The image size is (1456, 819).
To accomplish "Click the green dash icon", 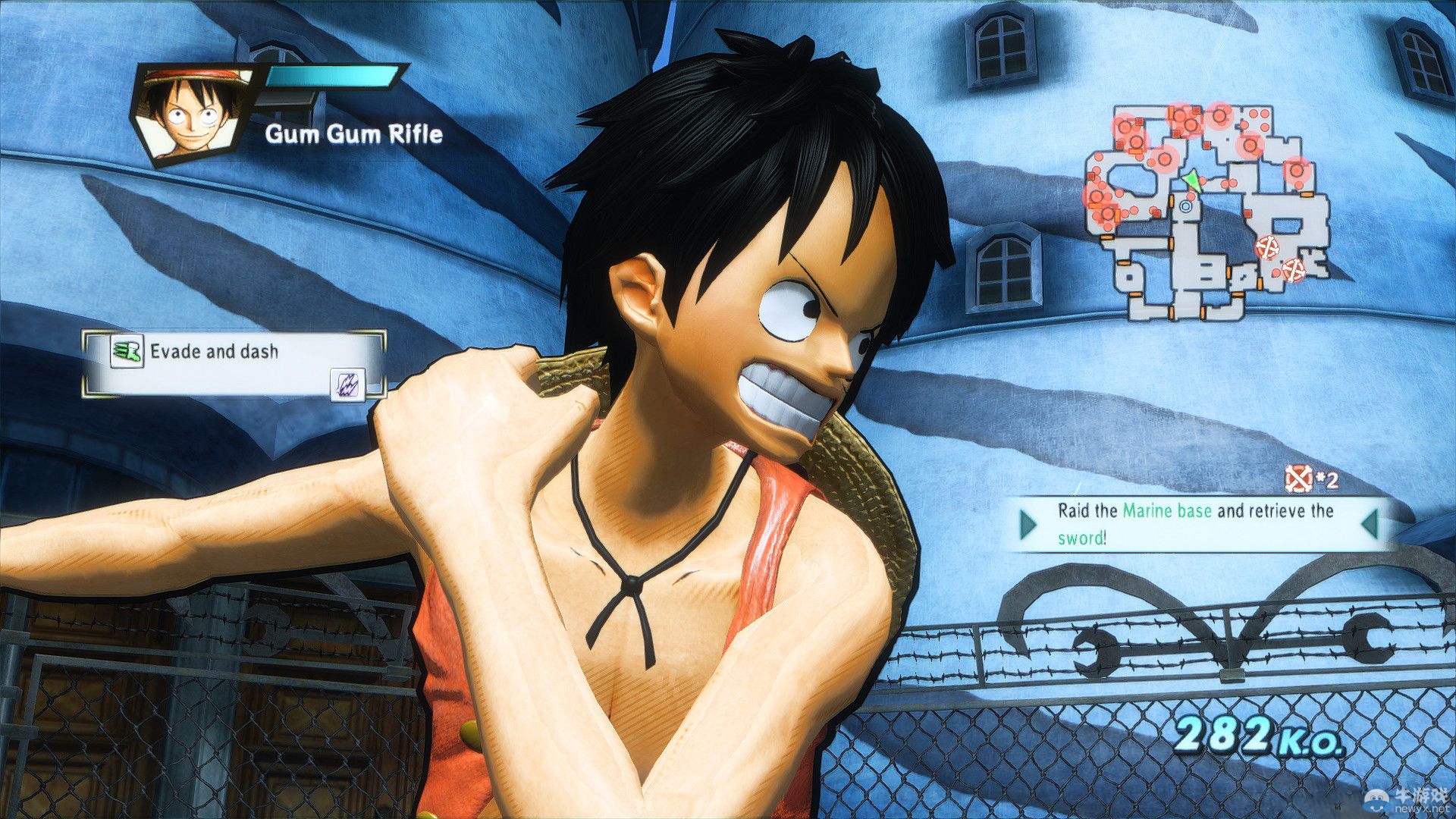I will [127, 352].
